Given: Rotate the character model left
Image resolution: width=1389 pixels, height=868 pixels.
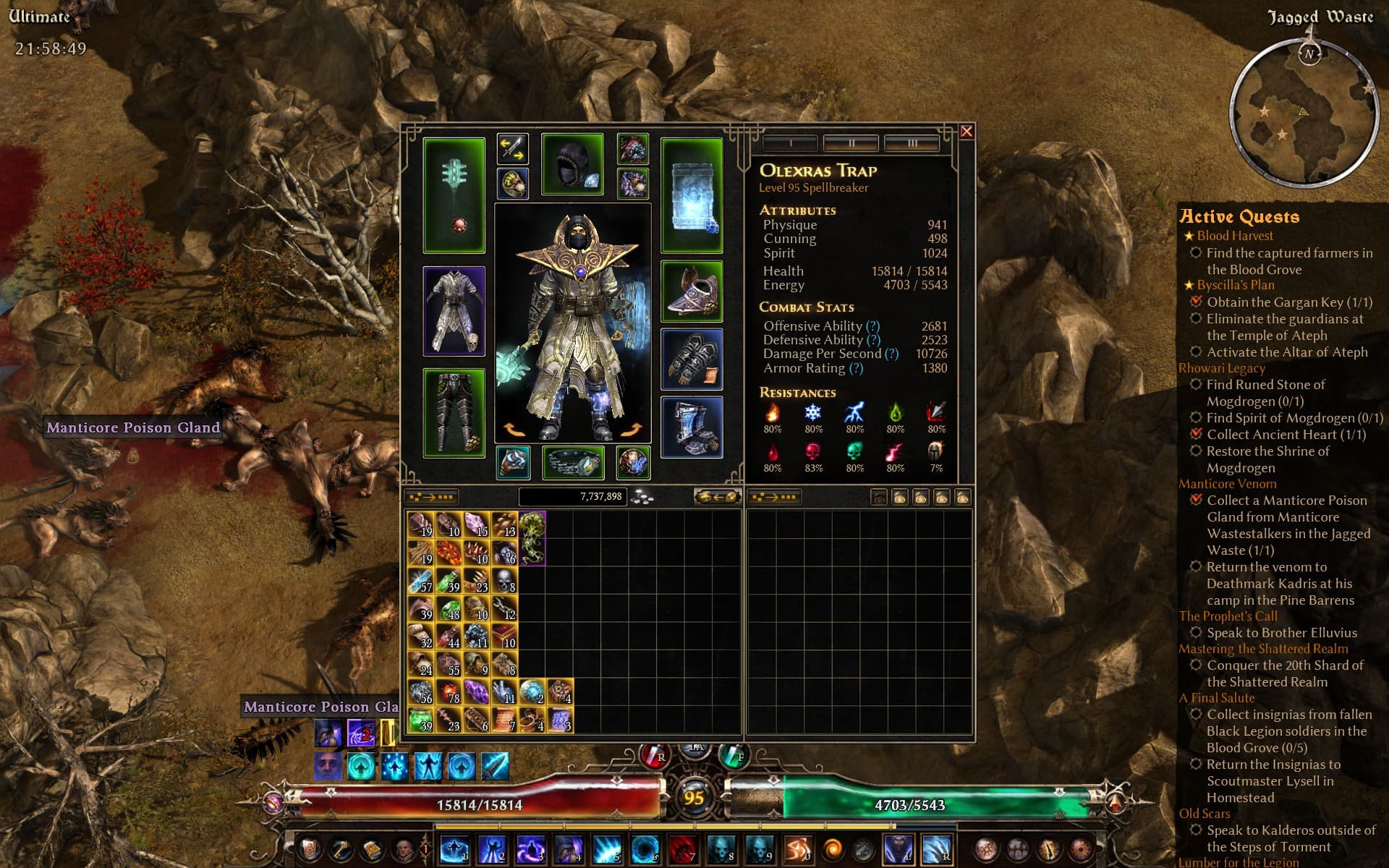Looking at the screenshot, I should coord(514,430).
